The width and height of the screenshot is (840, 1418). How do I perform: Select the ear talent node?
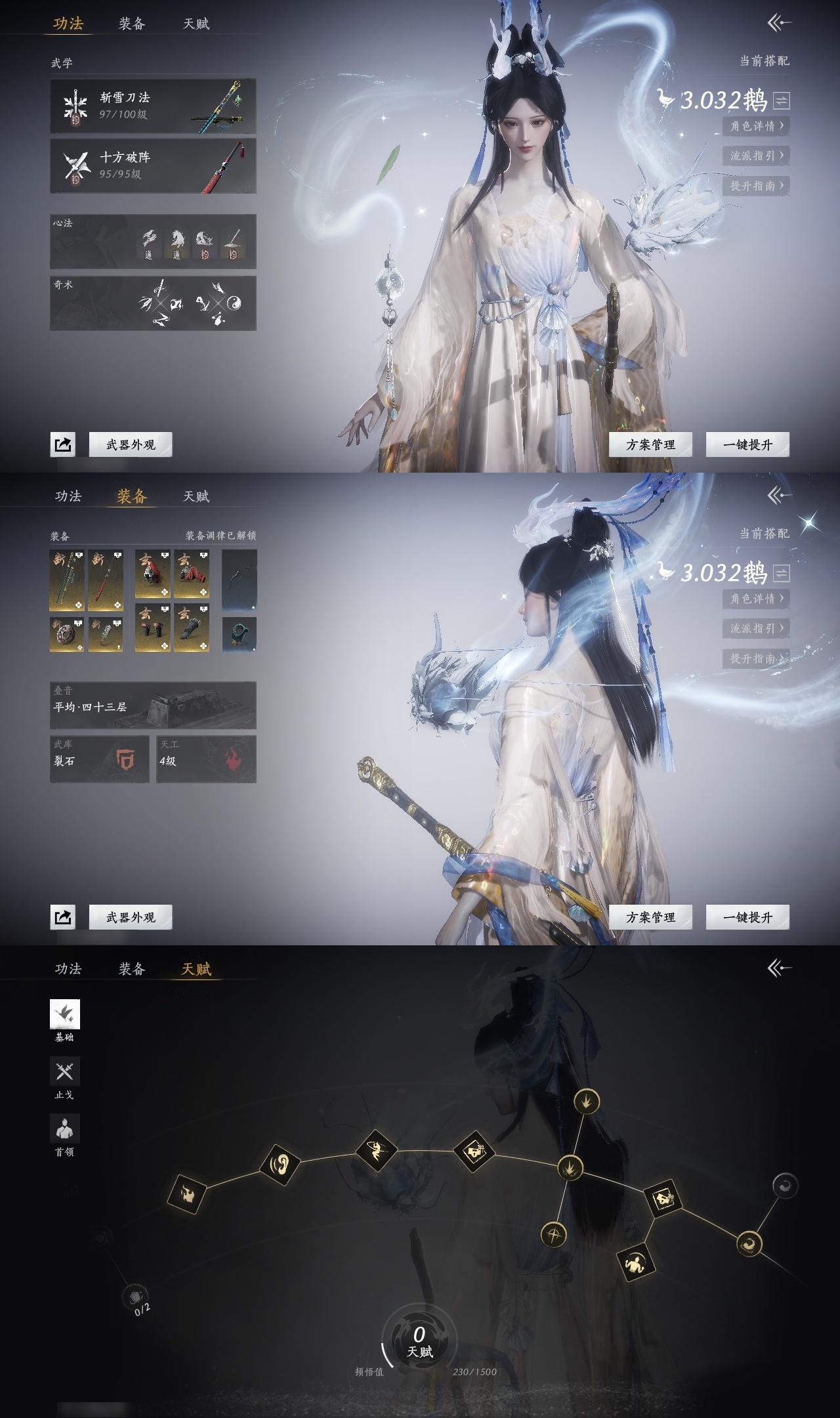280,1165
